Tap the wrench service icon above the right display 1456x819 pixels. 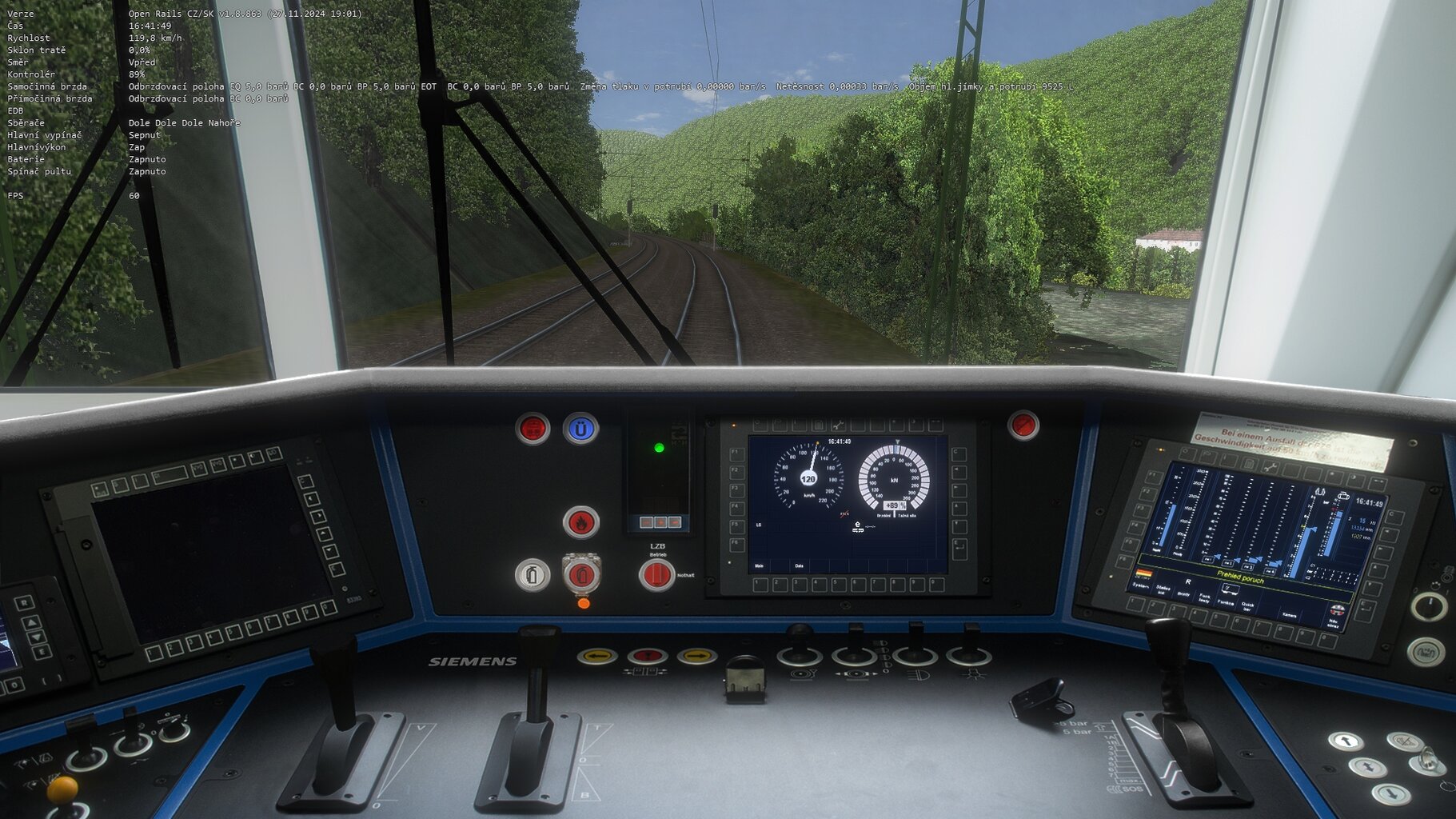pos(1271,466)
